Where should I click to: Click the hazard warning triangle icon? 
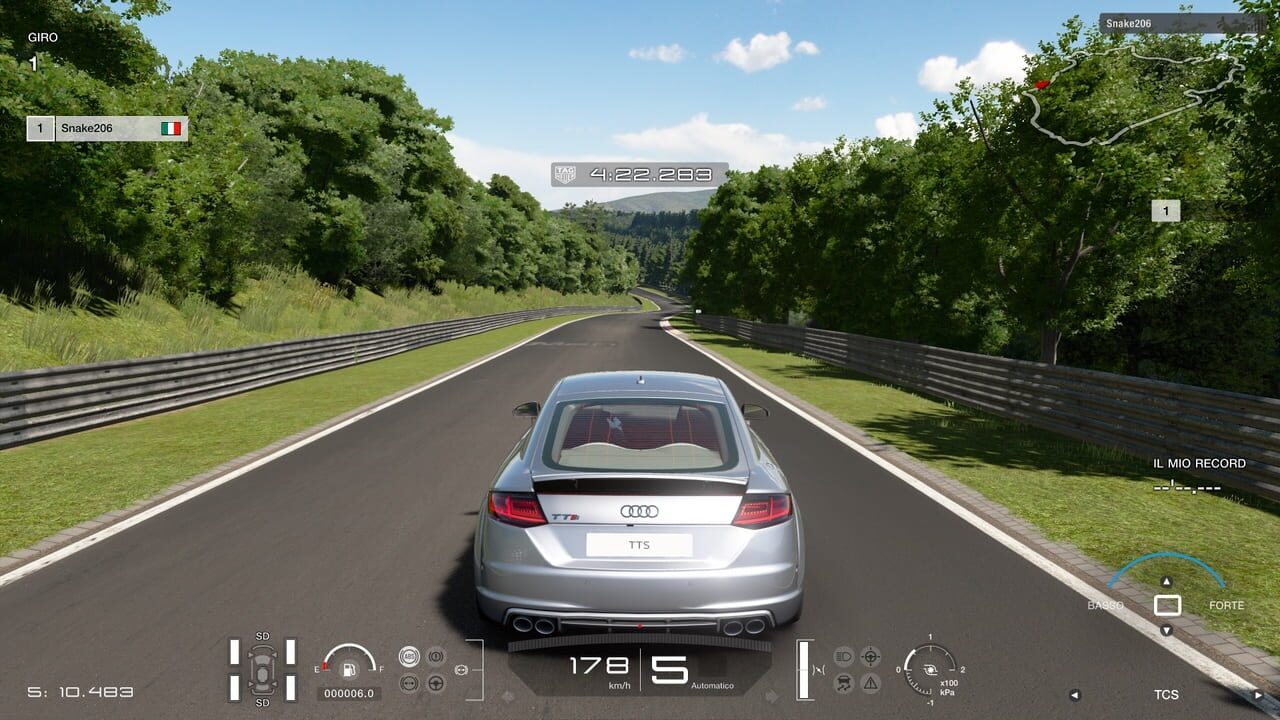[870, 683]
